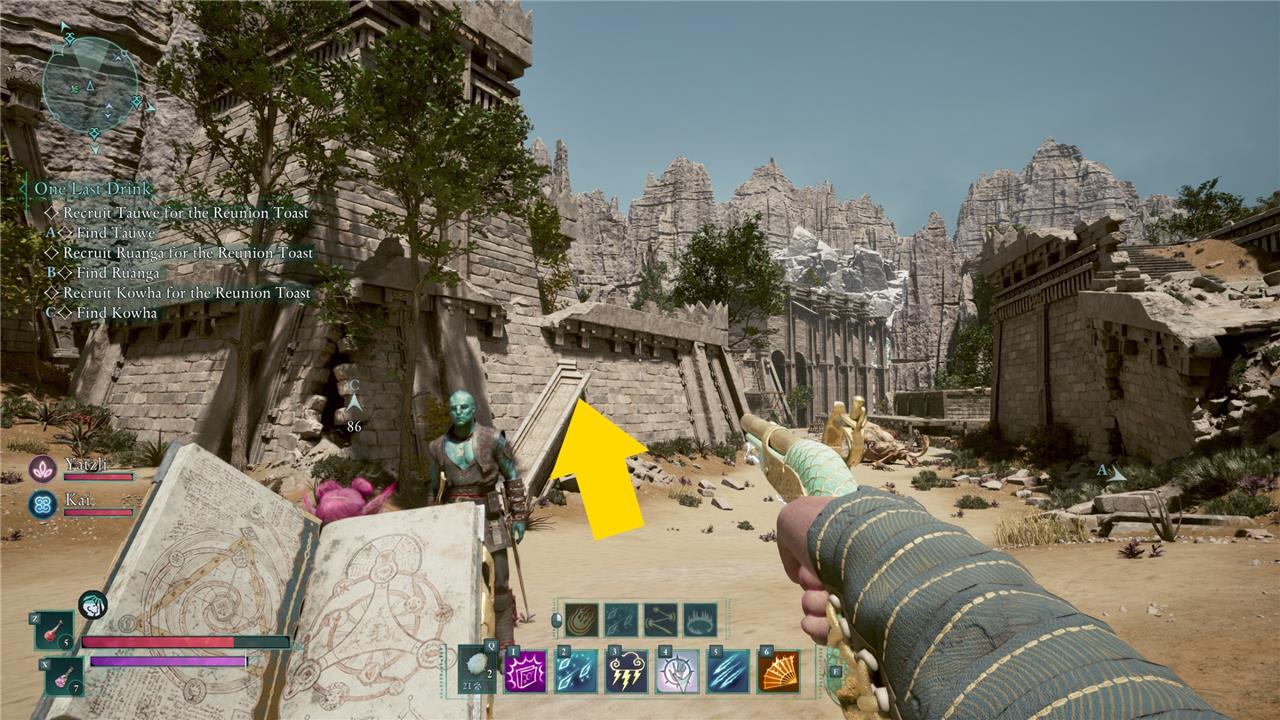This screenshot has height=720, width=1280.
Task: Cast the icy slash streaks spell
Action: click(x=728, y=671)
